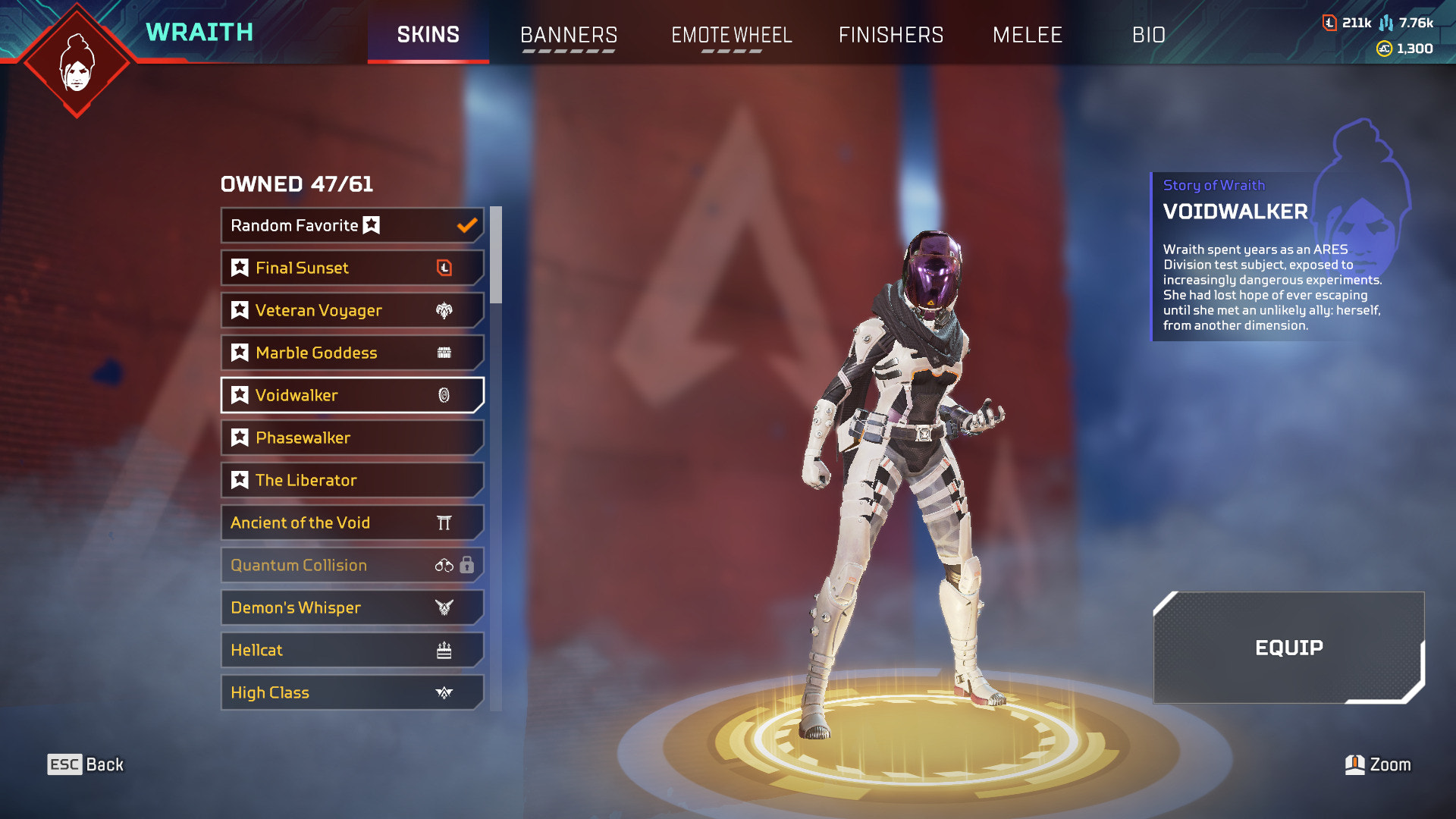The width and height of the screenshot is (1456, 819).
Task: Open the EMOTE WHEEL tab
Action: coord(730,35)
